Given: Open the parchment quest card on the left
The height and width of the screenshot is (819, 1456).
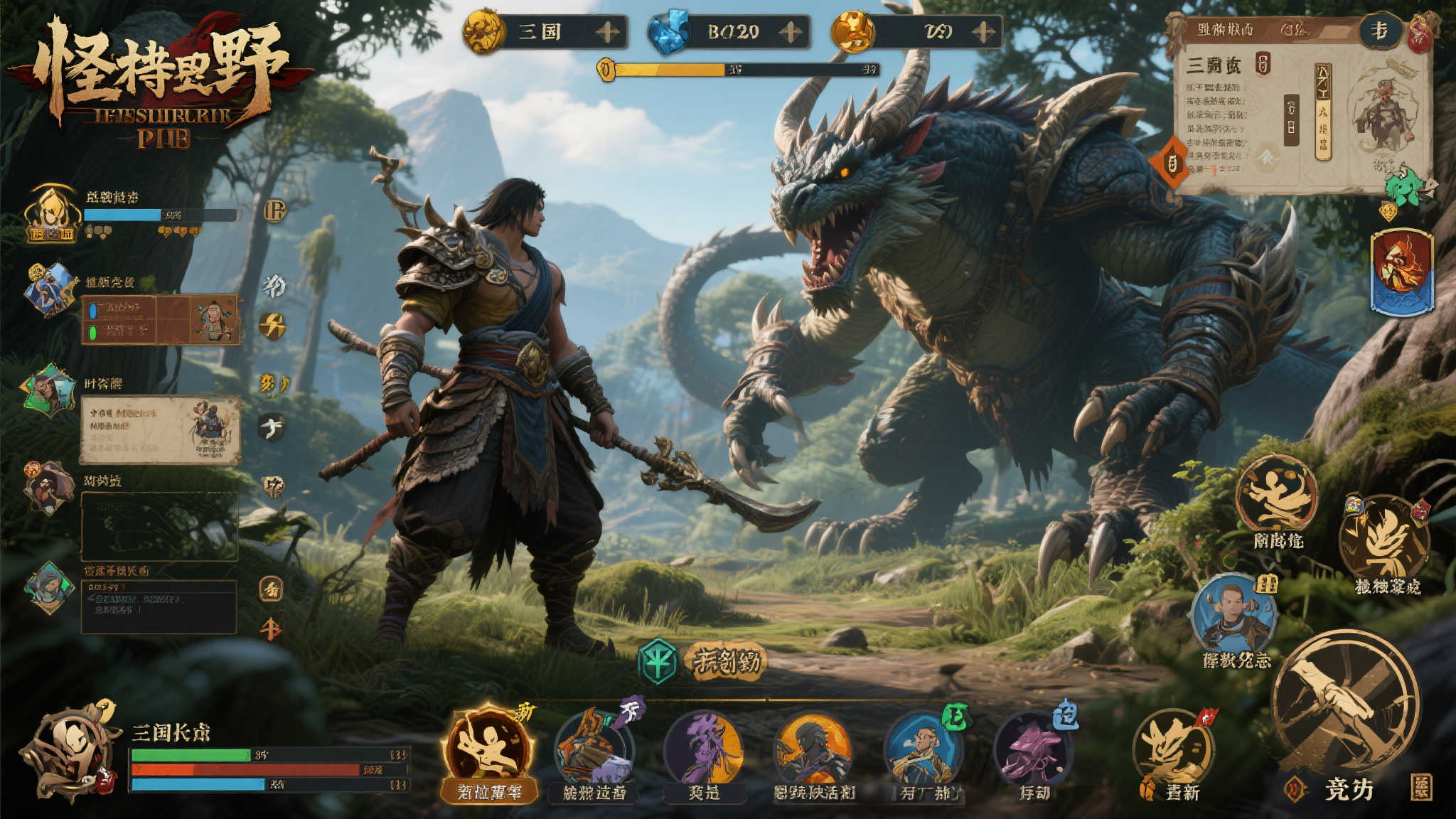Looking at the screenshot, I should click(x=161, y=429).
